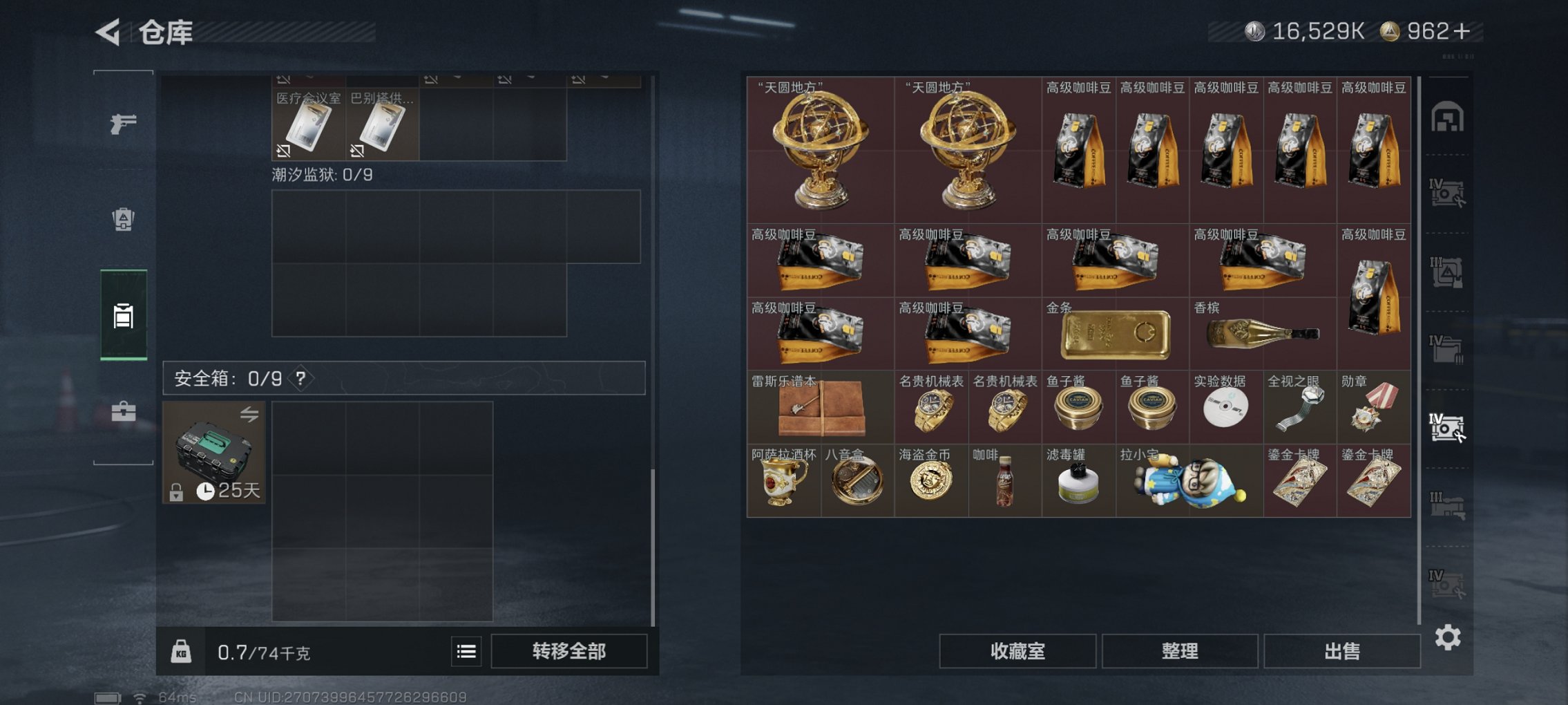Select the tier III weapon crate icon
The height and width of the screenshot is (705, 1568).
(x=1449, y=503)
